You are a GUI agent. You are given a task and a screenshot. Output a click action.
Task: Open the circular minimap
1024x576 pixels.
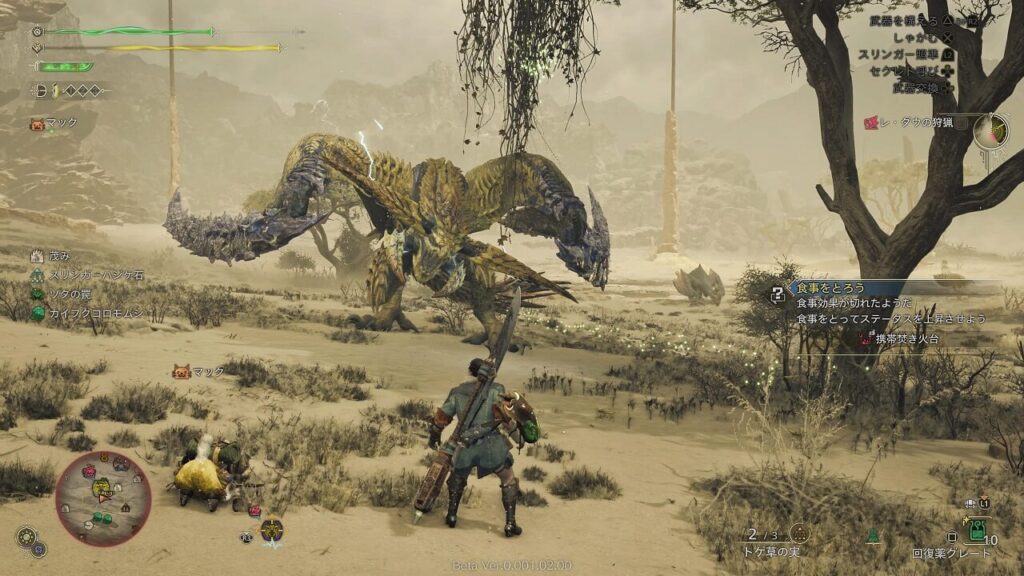pos(103,497)
